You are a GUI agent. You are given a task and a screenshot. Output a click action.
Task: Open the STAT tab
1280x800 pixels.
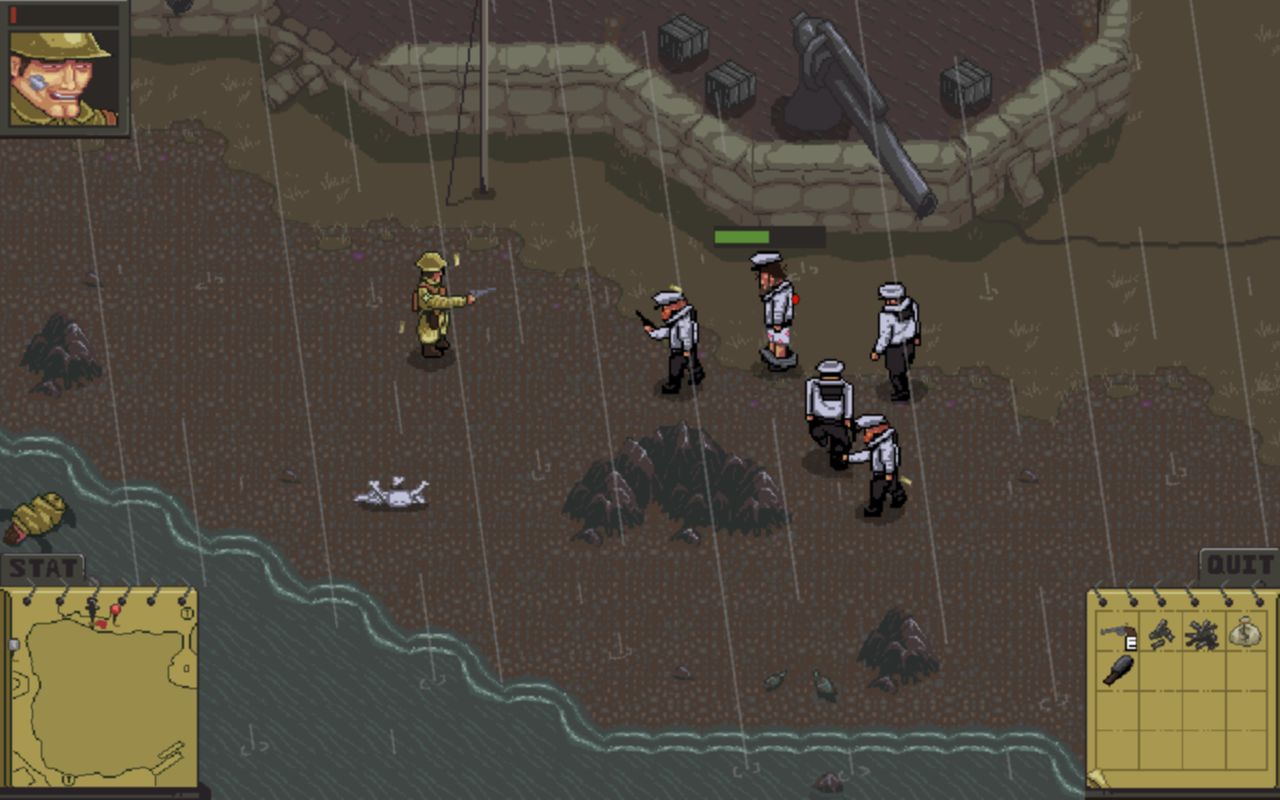pos(42,568)
